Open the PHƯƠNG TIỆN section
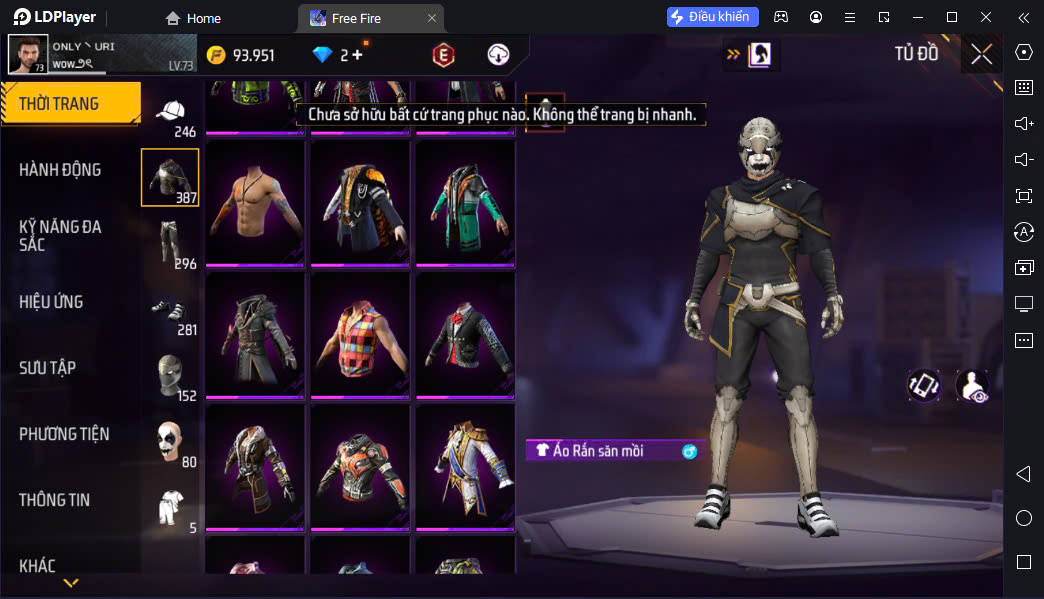Image resolution: width=1044 pixels, height=599 pixels. pos(64,434)
